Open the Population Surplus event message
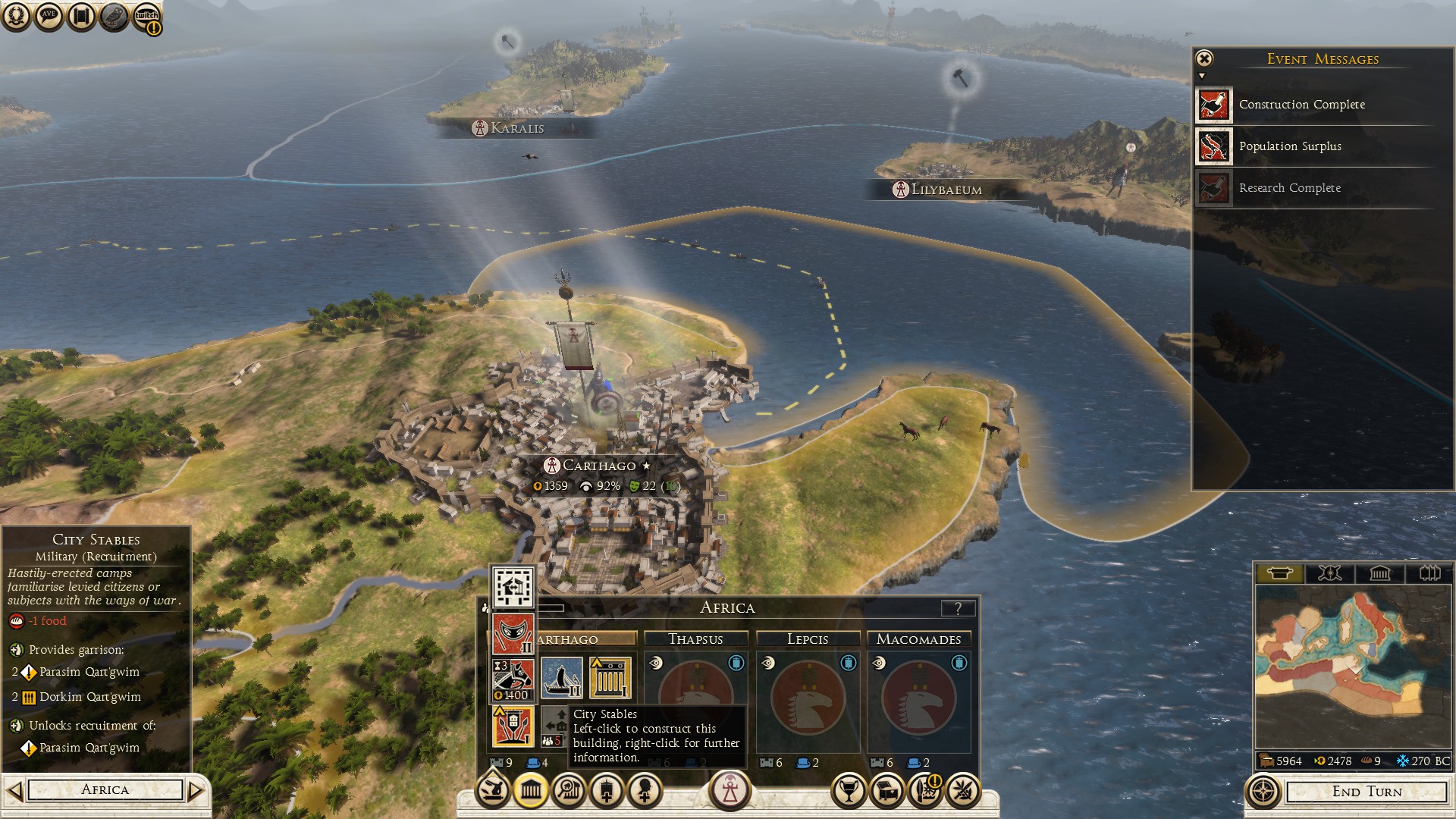This screenshot has height=819, width=1456. (1290, 146)
